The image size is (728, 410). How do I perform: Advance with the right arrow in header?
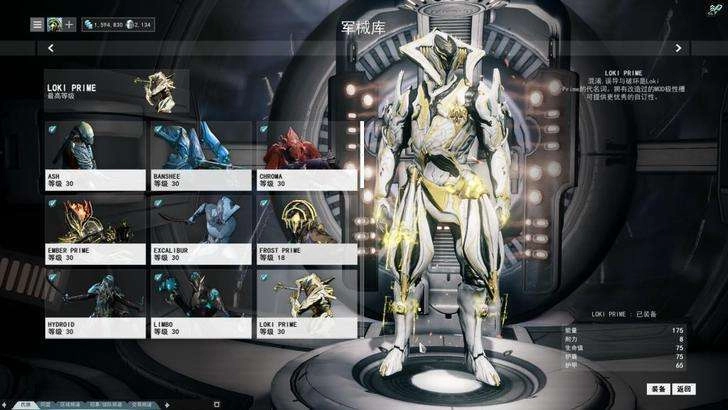tap(679, 47)
